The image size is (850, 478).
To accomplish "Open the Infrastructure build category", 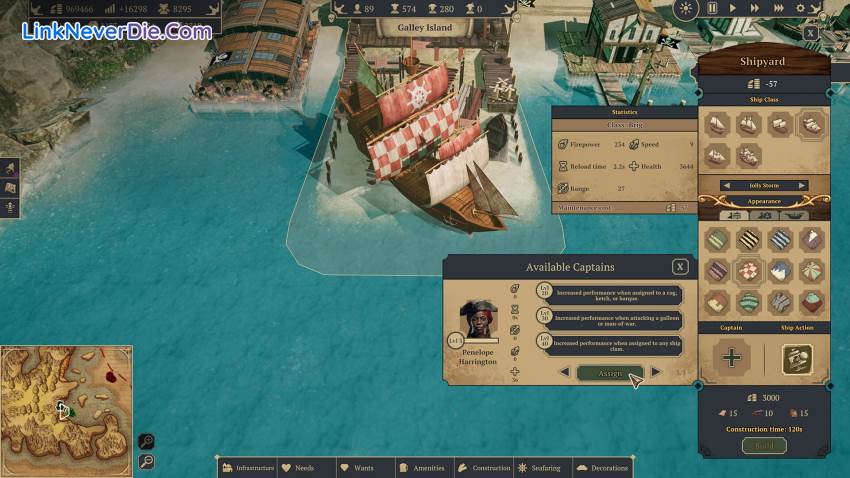I will 247,467.
